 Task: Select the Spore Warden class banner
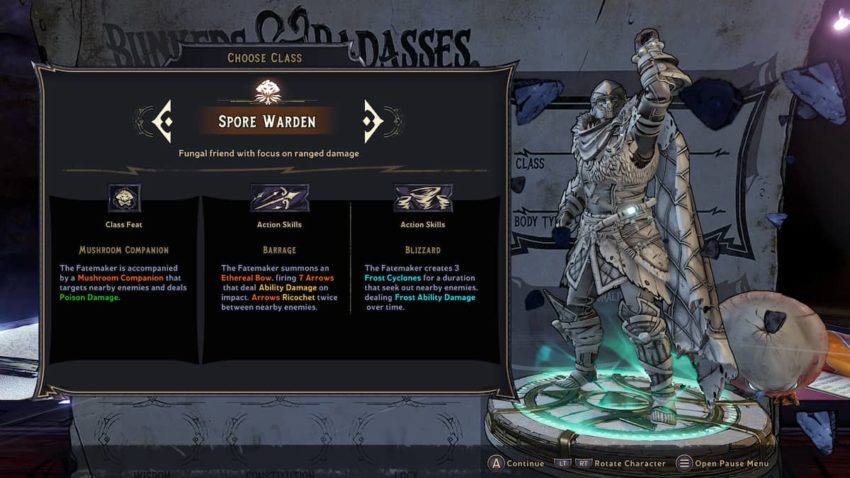pos(266,121)
